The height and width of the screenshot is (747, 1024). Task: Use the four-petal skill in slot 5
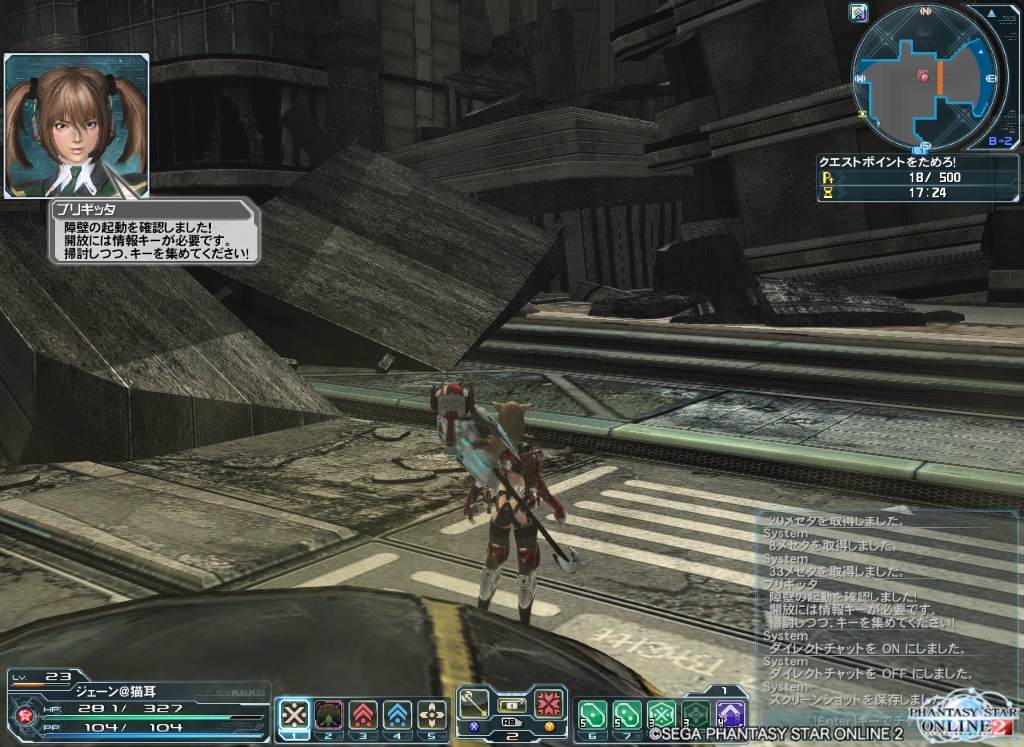(432, 714)
